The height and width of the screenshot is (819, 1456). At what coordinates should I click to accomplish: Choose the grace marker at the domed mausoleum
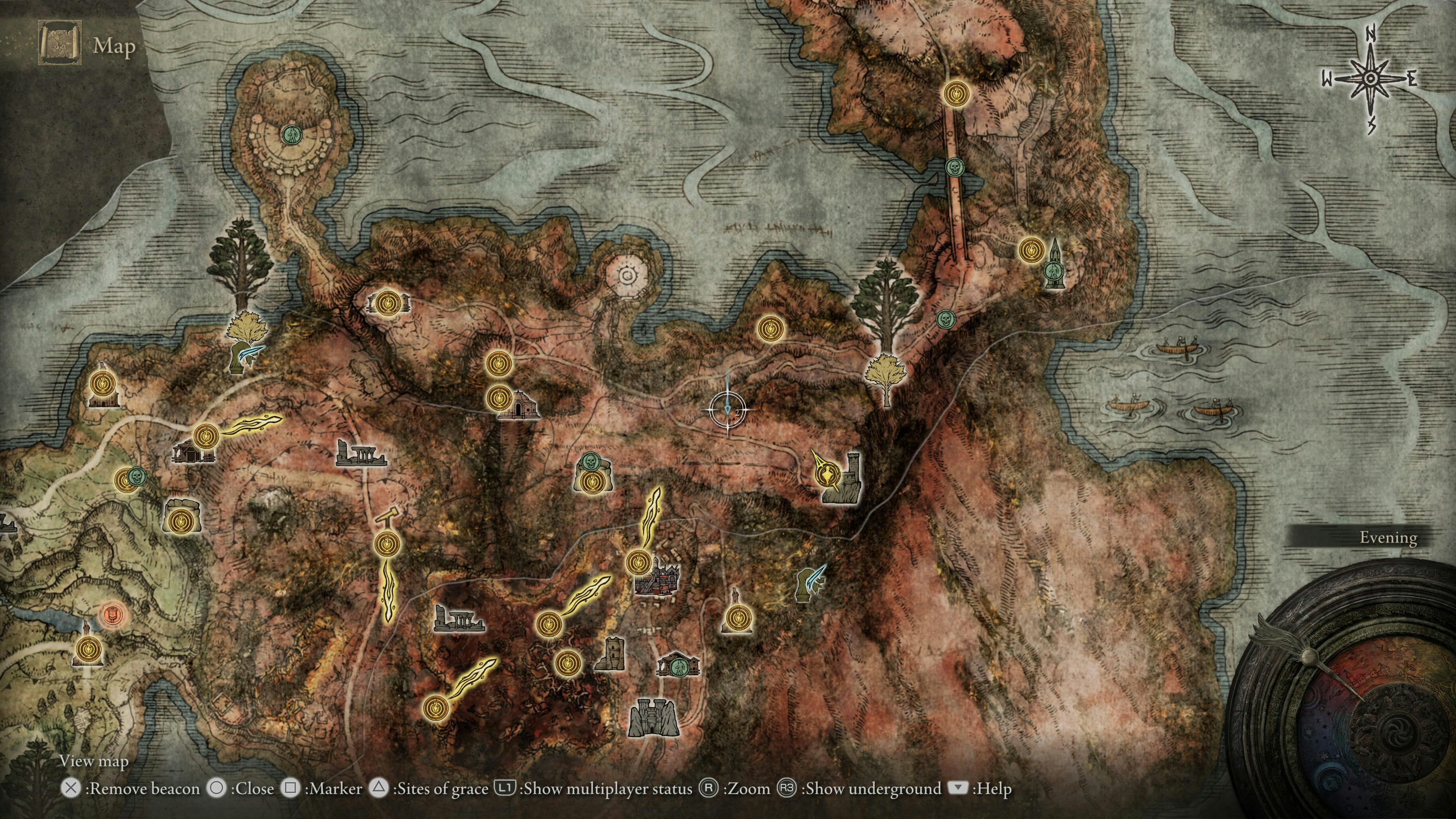pyautogui.click(x=499, y=398)
